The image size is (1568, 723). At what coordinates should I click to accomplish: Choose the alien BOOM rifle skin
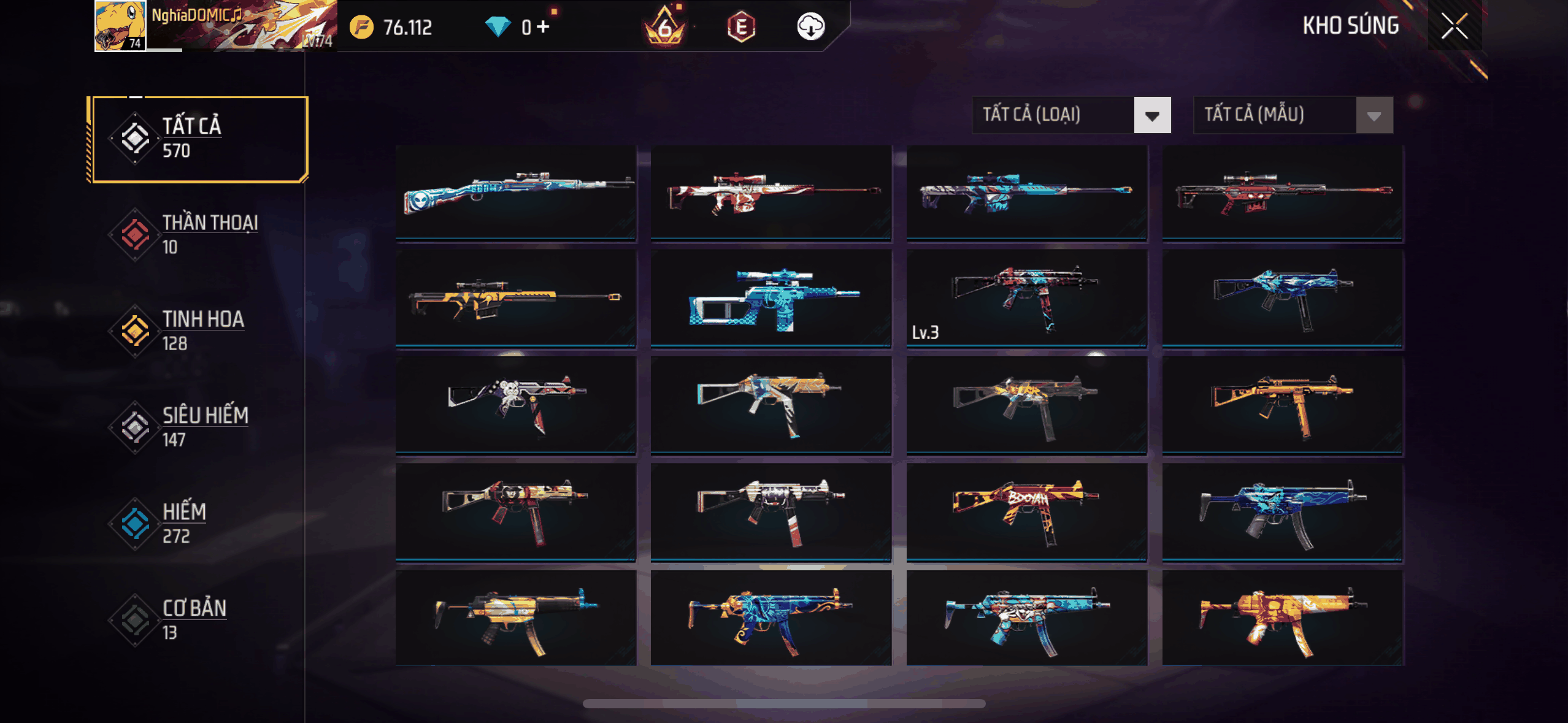pyautogui.click(x=515, y=192)
